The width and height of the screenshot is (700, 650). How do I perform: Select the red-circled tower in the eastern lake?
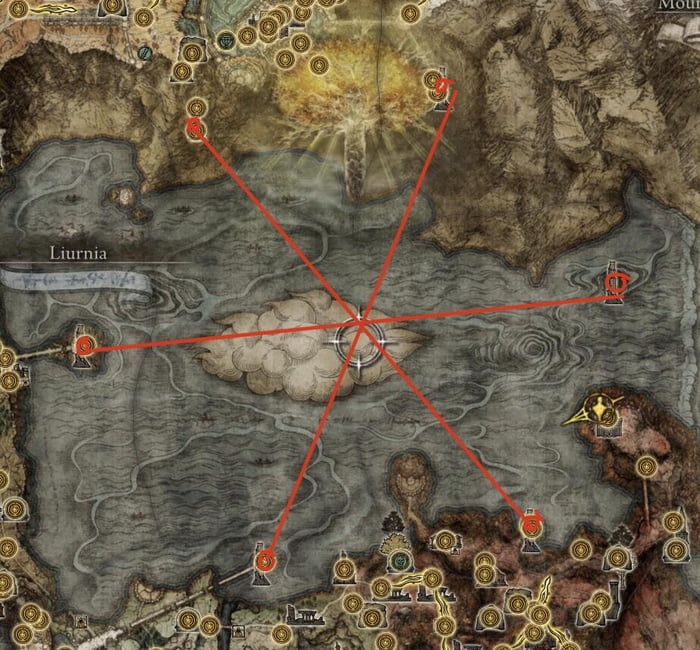coord(616,285)
